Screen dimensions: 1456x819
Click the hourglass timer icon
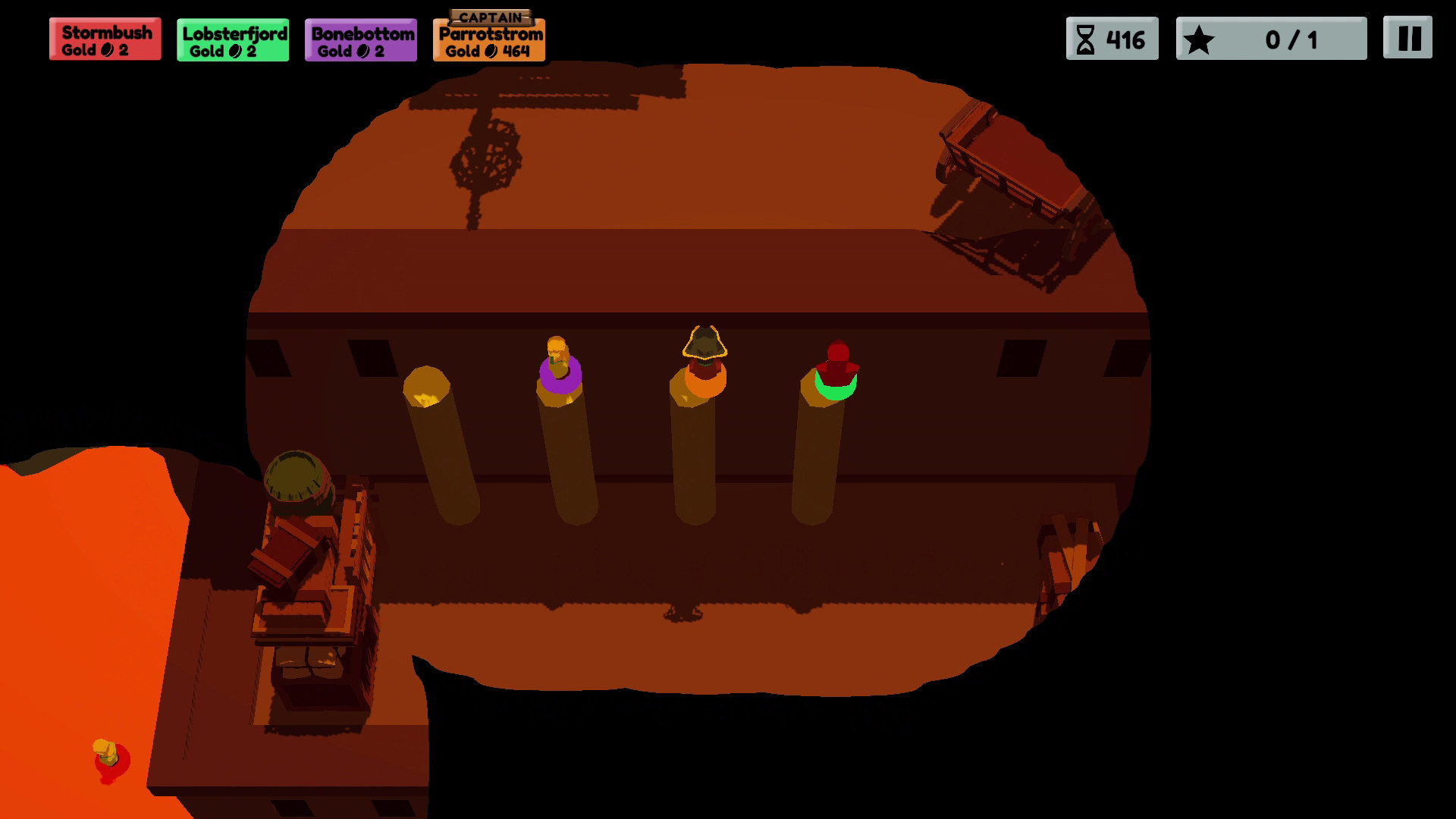pyautogui.click(x=1086, y=38)
